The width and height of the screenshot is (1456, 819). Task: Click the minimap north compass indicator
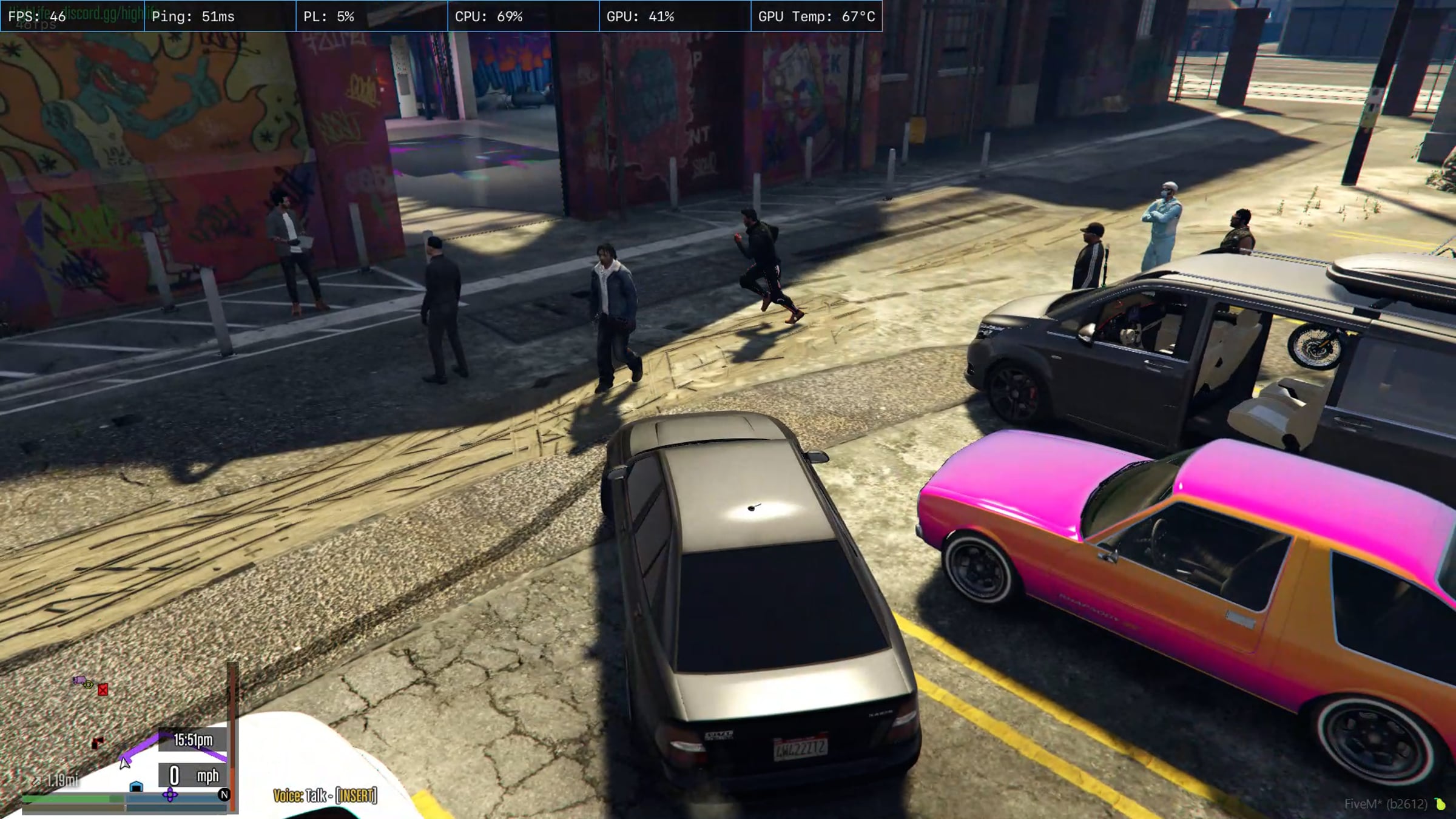224,795
